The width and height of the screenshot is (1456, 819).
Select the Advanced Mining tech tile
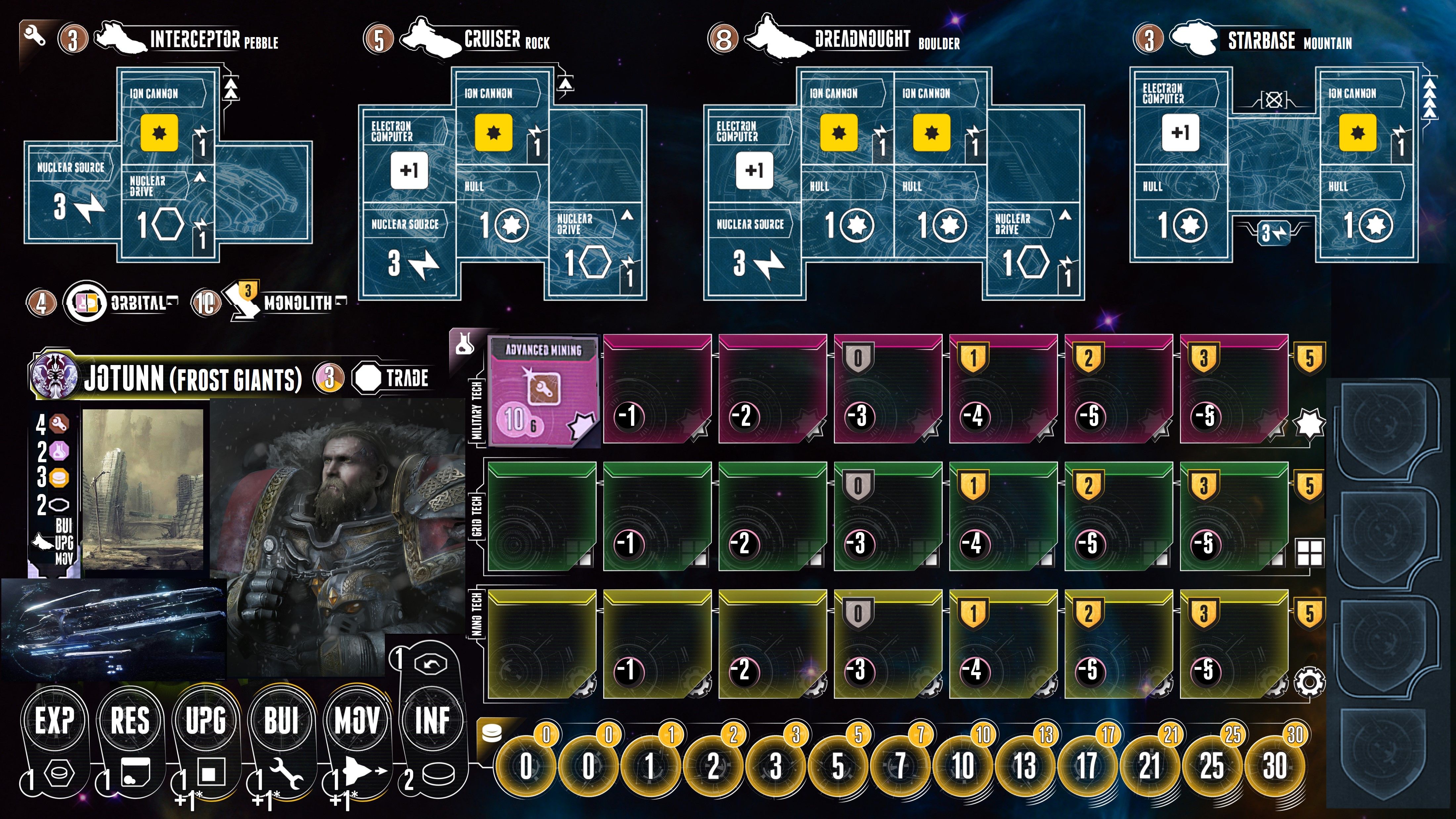[543, 390]
